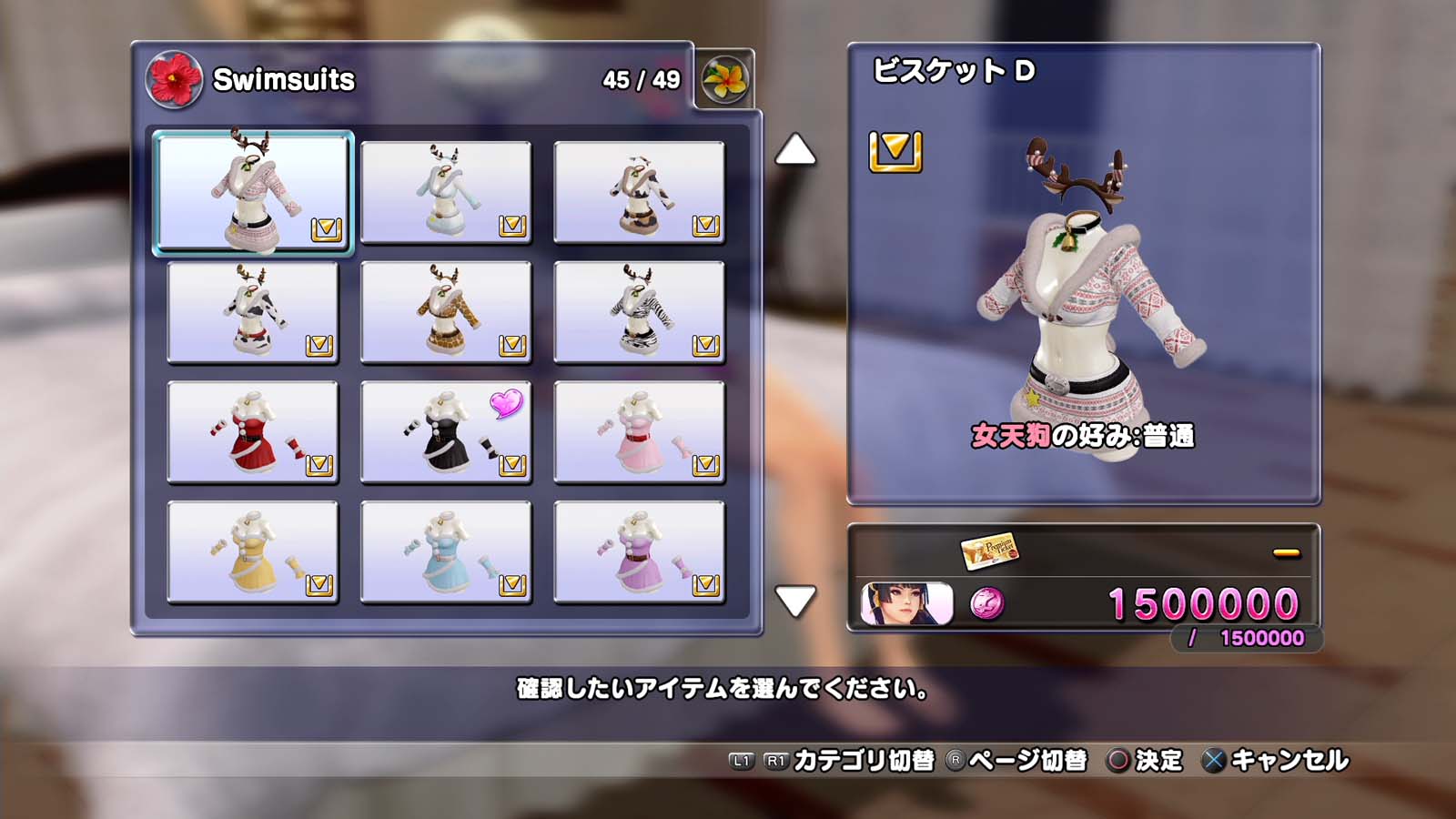The height and width of the screenshot is (819, 1456).
Task: Choose the light blue reindeer outfit
Action: [446, 192]
